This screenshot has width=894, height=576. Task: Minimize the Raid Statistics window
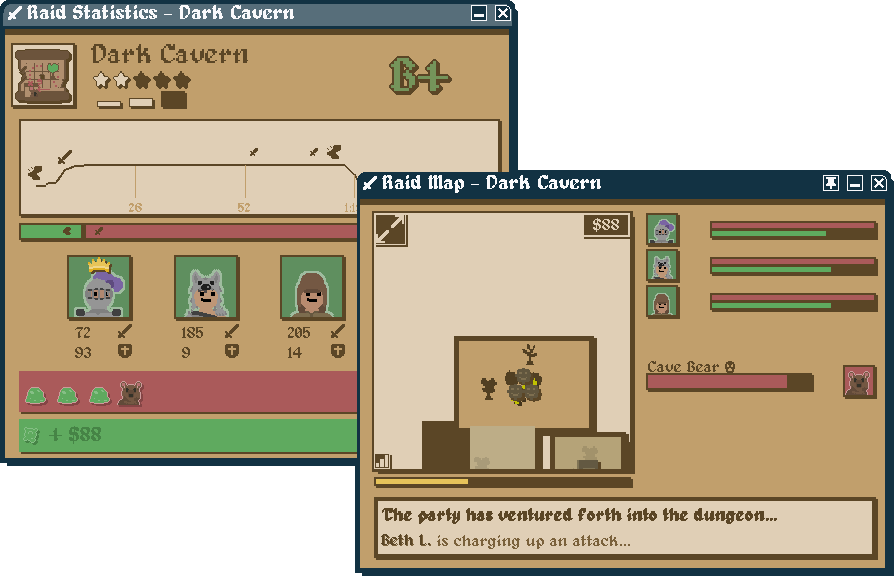point(480,13)
